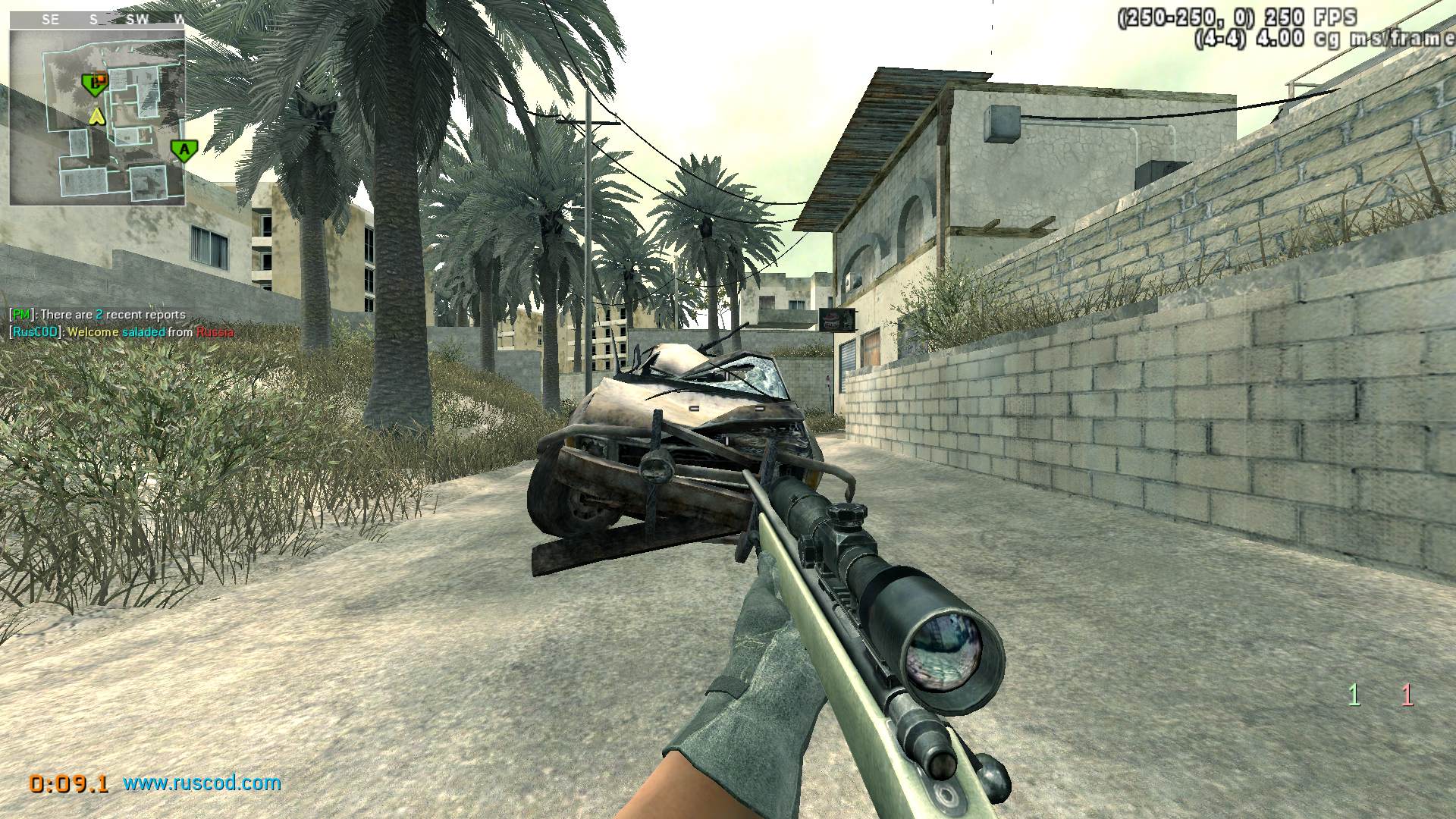Image resolution: width=1456 pixels, height=819 pixels.
Task: Open the www.ruscod.com link
Action: (x=202, y=783)
